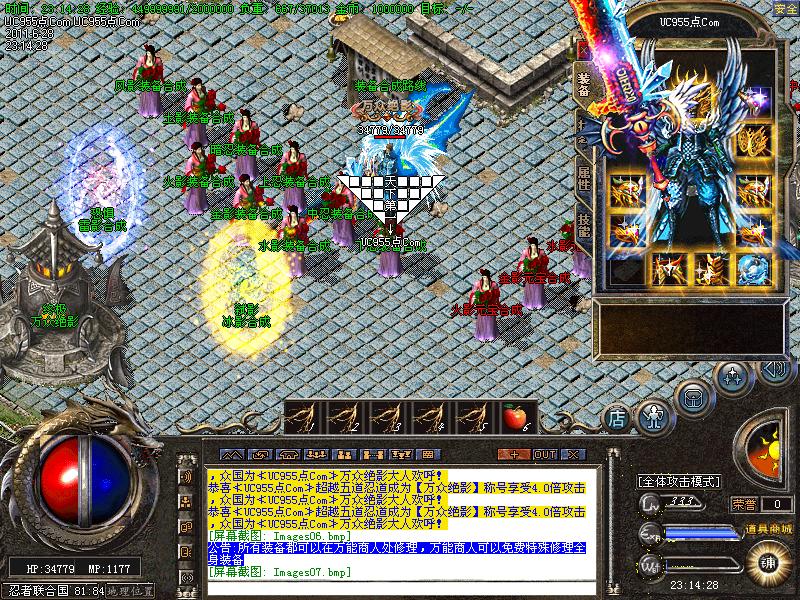The width and height of the screenshot is (800, 600).
Task: Use the red apple in hotbar slot 6
Action: (x=515, y=415)
